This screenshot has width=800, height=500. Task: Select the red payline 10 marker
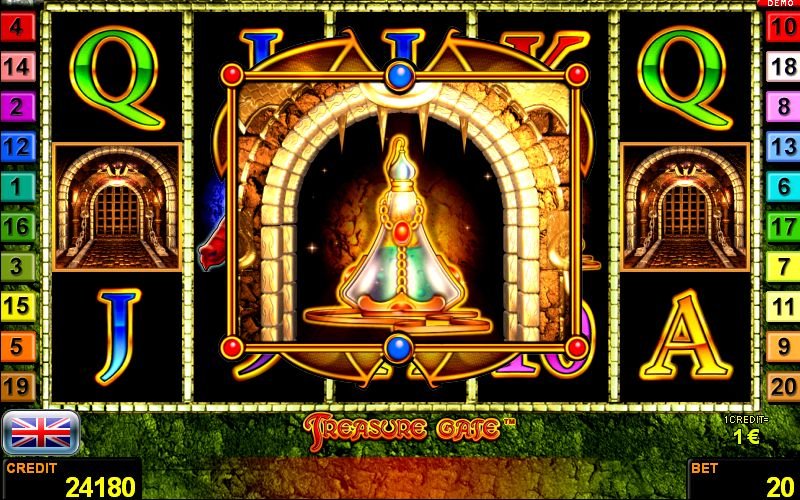pos(782,28)
